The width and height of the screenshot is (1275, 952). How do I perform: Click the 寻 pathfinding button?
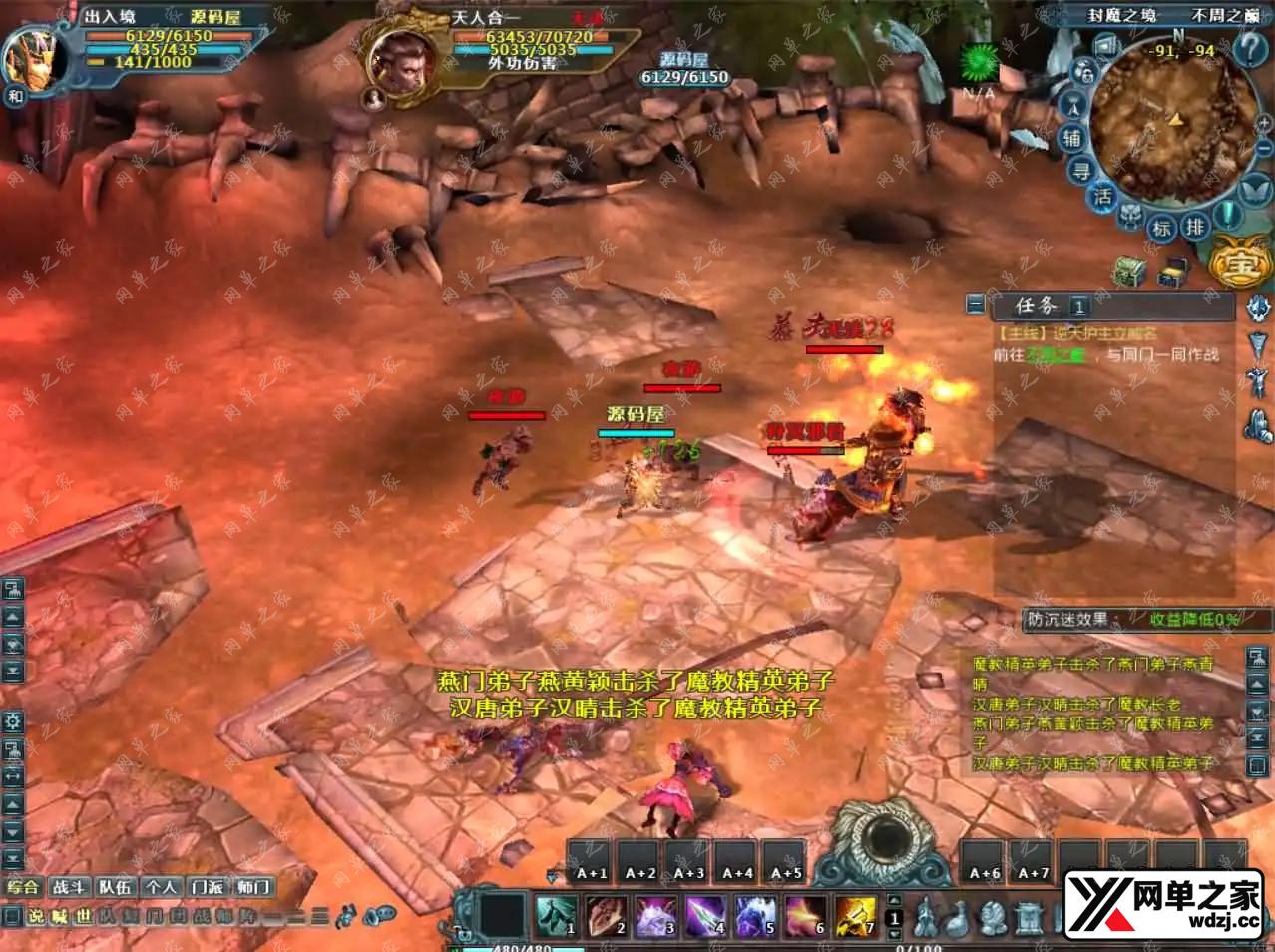pyautogui.click(x=1081, y=171)
